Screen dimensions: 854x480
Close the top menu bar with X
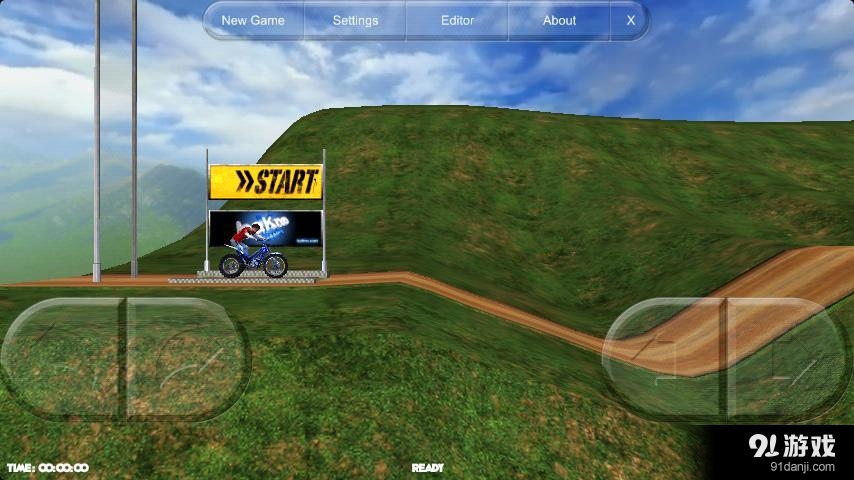(630, 20)
